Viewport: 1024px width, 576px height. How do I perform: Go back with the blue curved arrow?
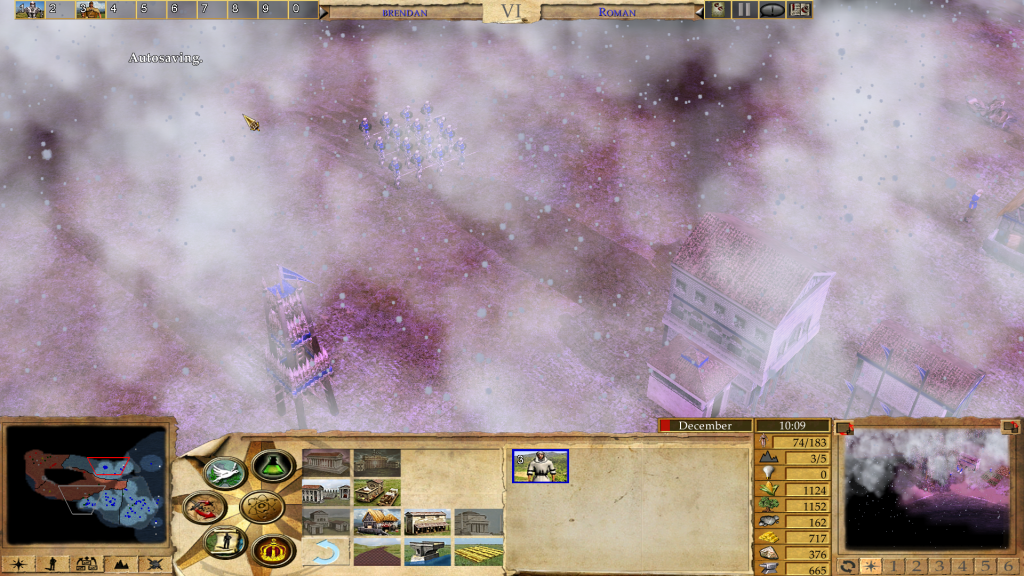pos(325,551)
